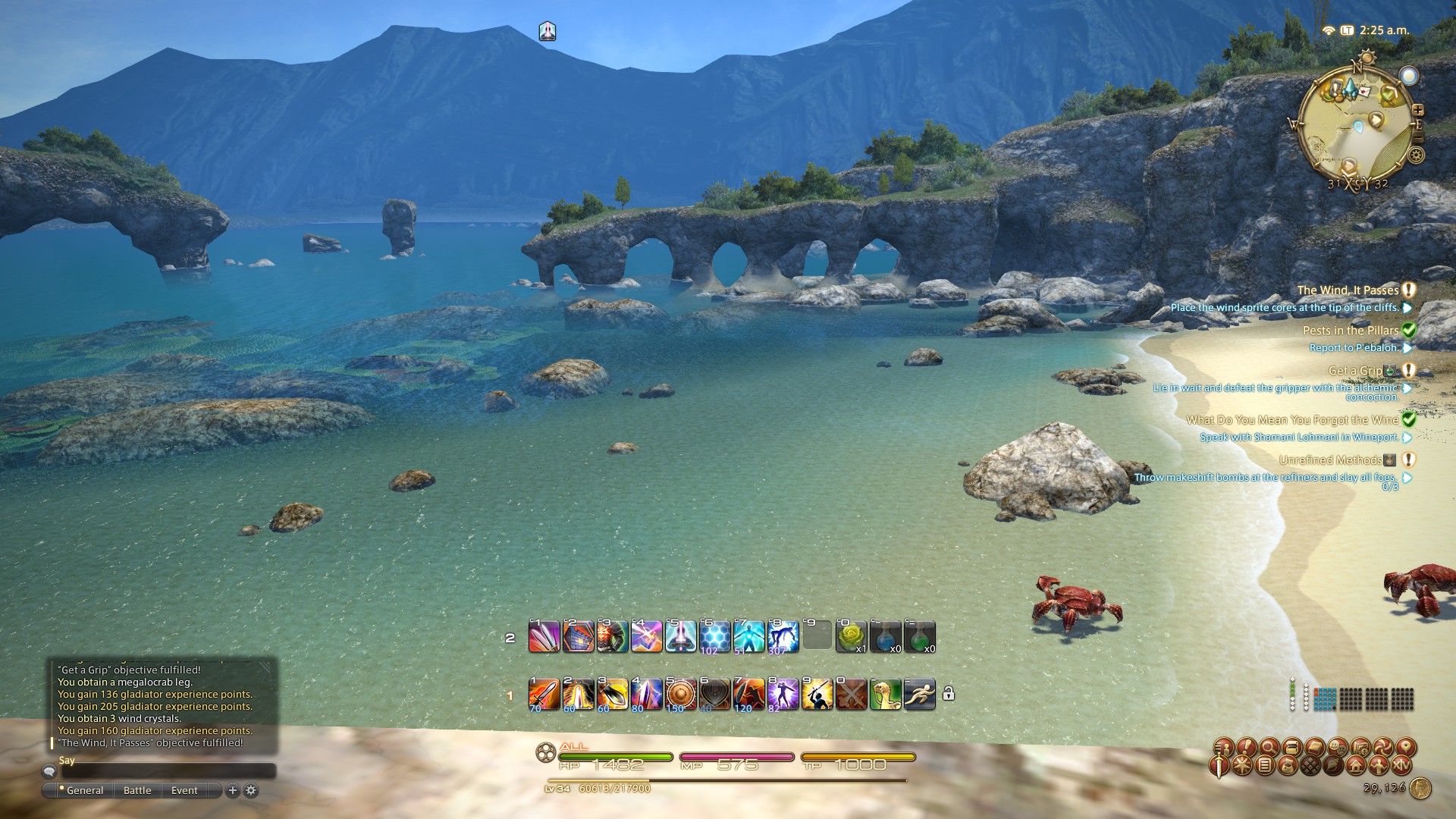Open minimap settings gear

tap(1416, 155)
